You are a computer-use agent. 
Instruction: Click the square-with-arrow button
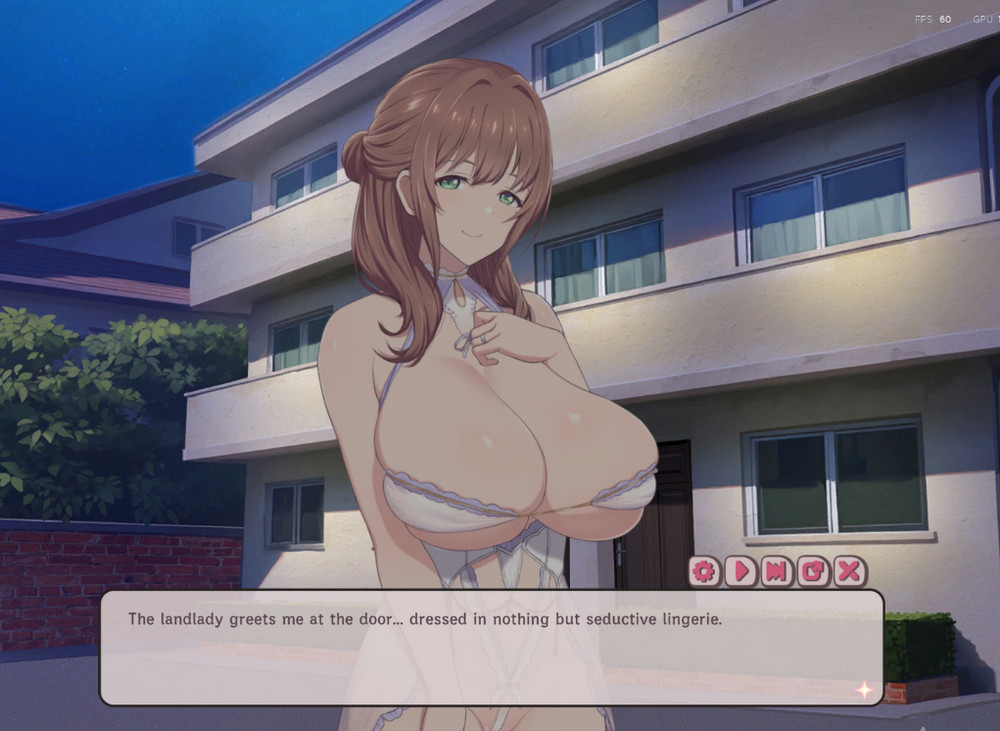(x=813, y=571)
